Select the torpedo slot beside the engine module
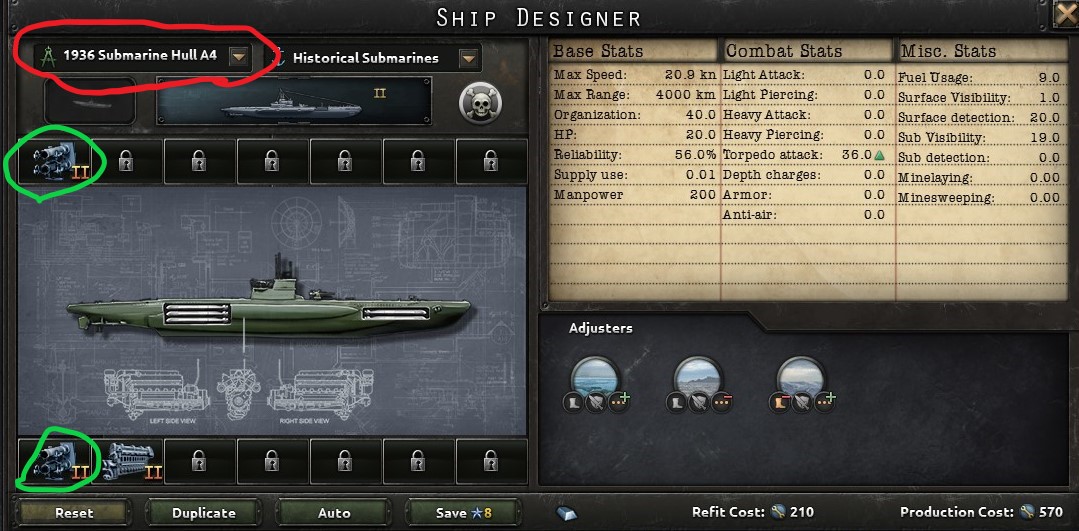1079x531 pixels. 54,460
